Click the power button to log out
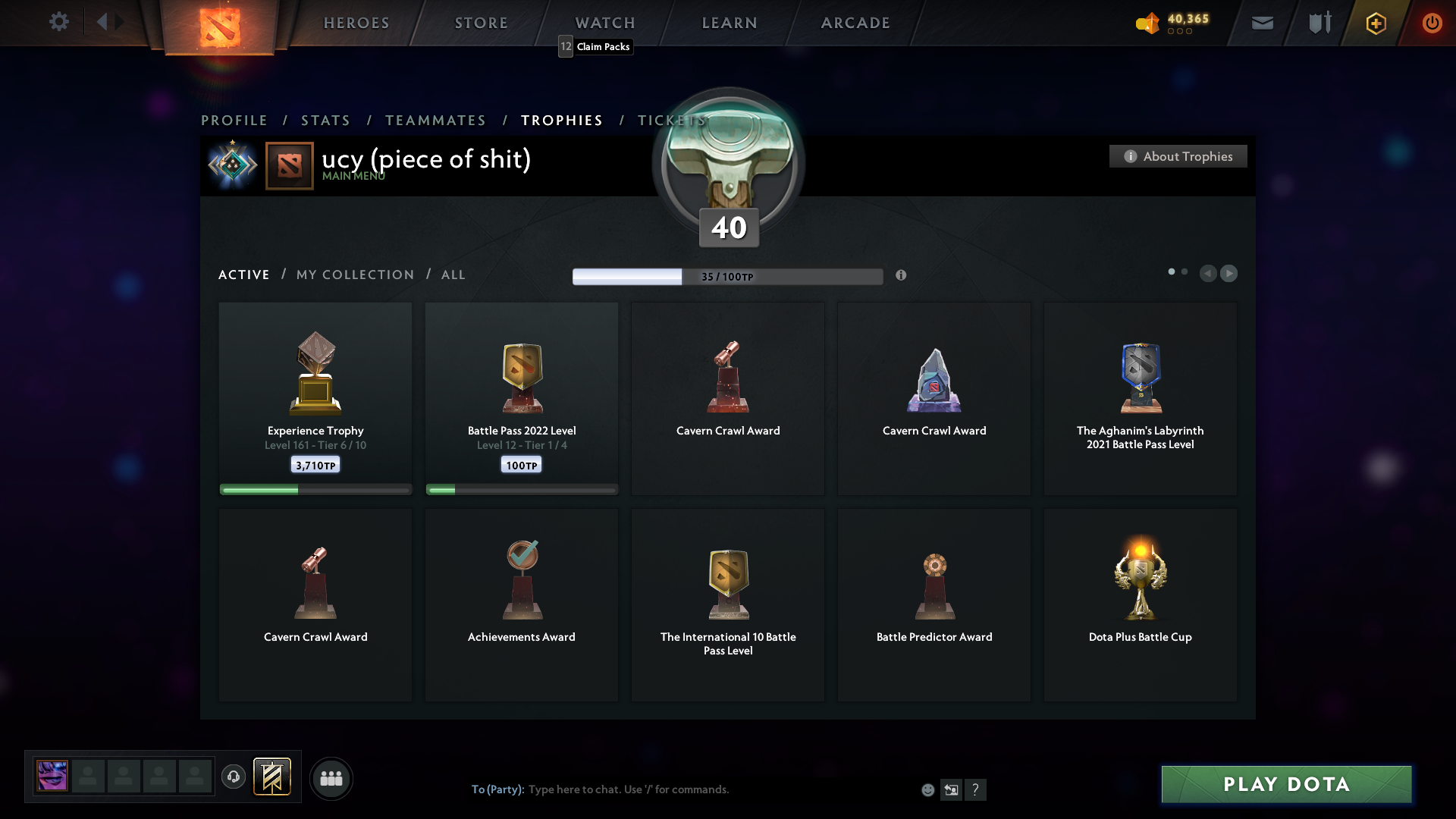This screenshot has height=819, width=1456. tap(1432, 23)
